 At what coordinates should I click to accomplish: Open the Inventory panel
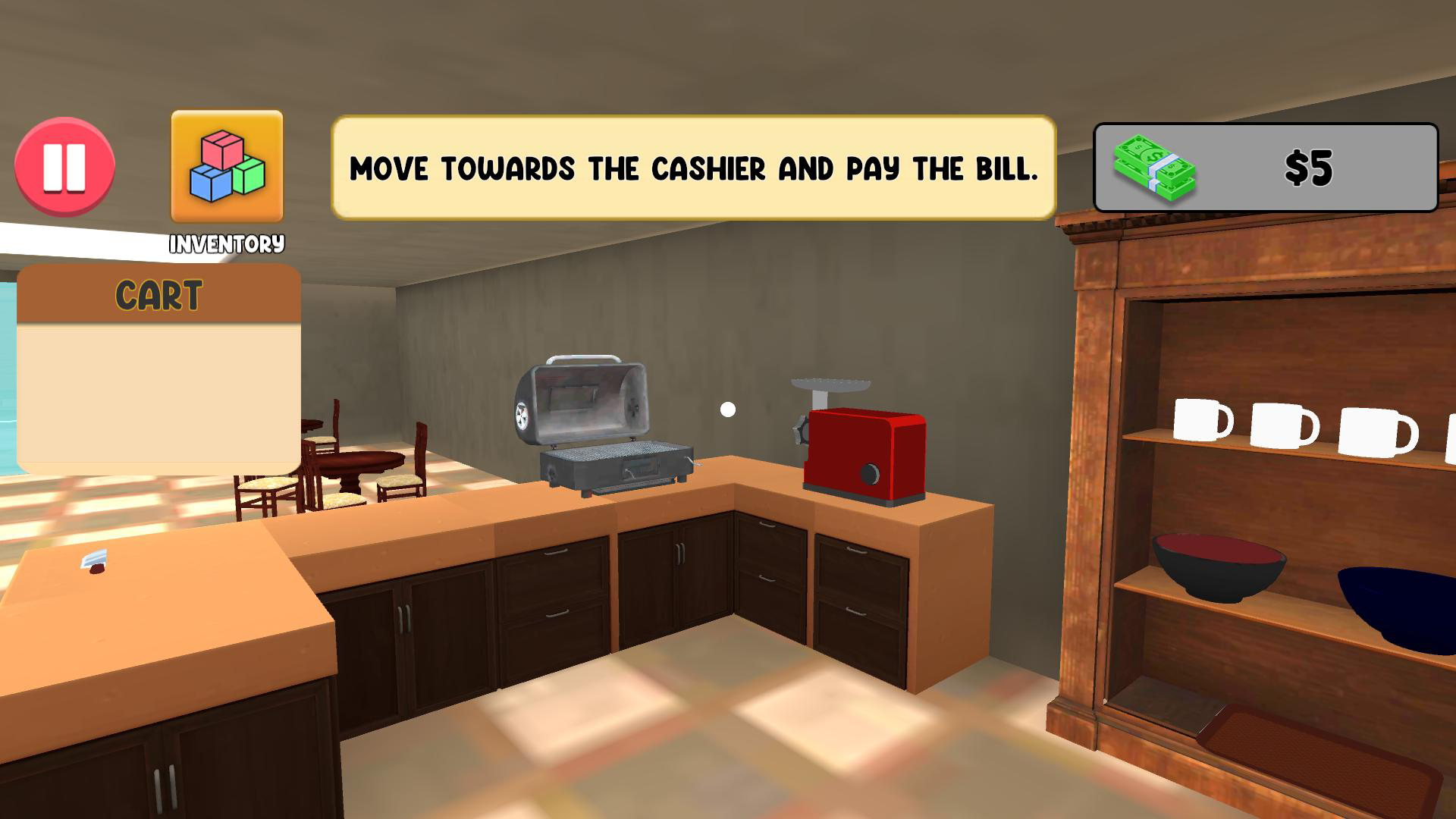(225, 171)
